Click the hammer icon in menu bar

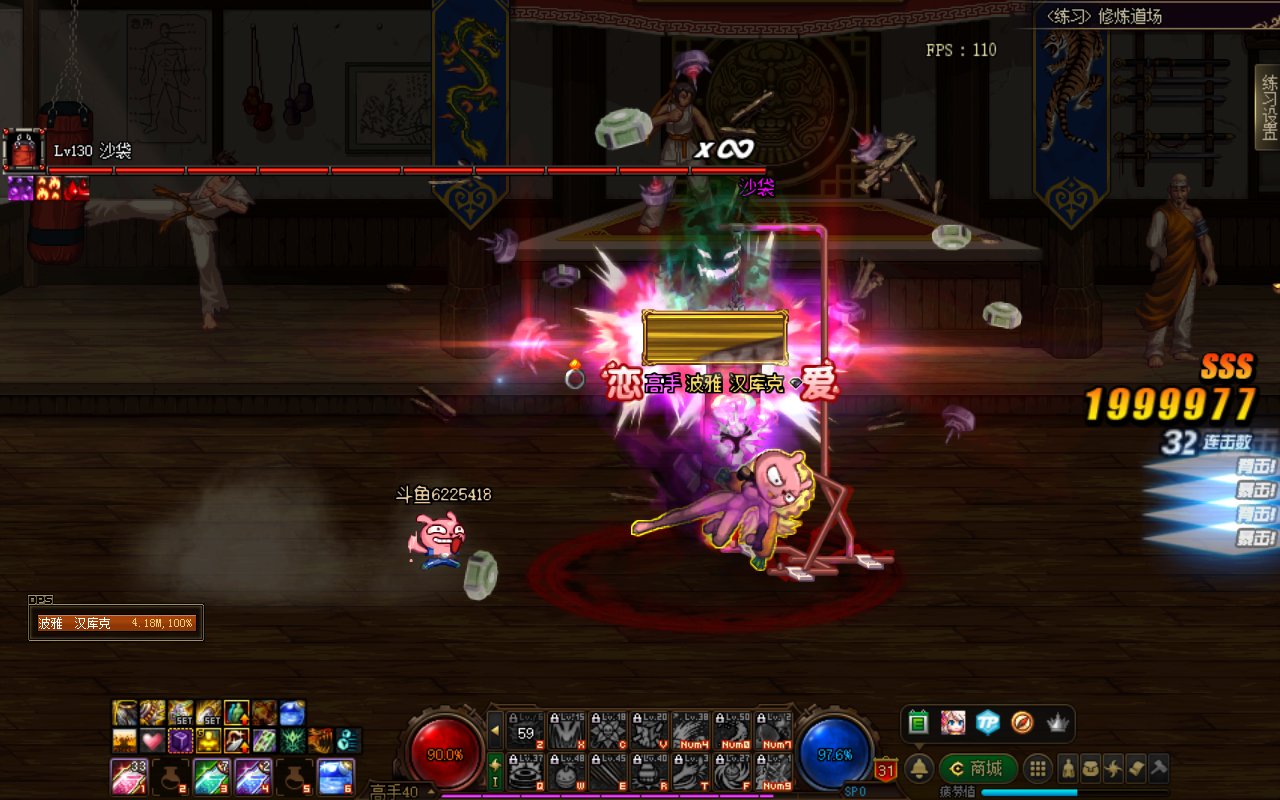click(1158, 768)
